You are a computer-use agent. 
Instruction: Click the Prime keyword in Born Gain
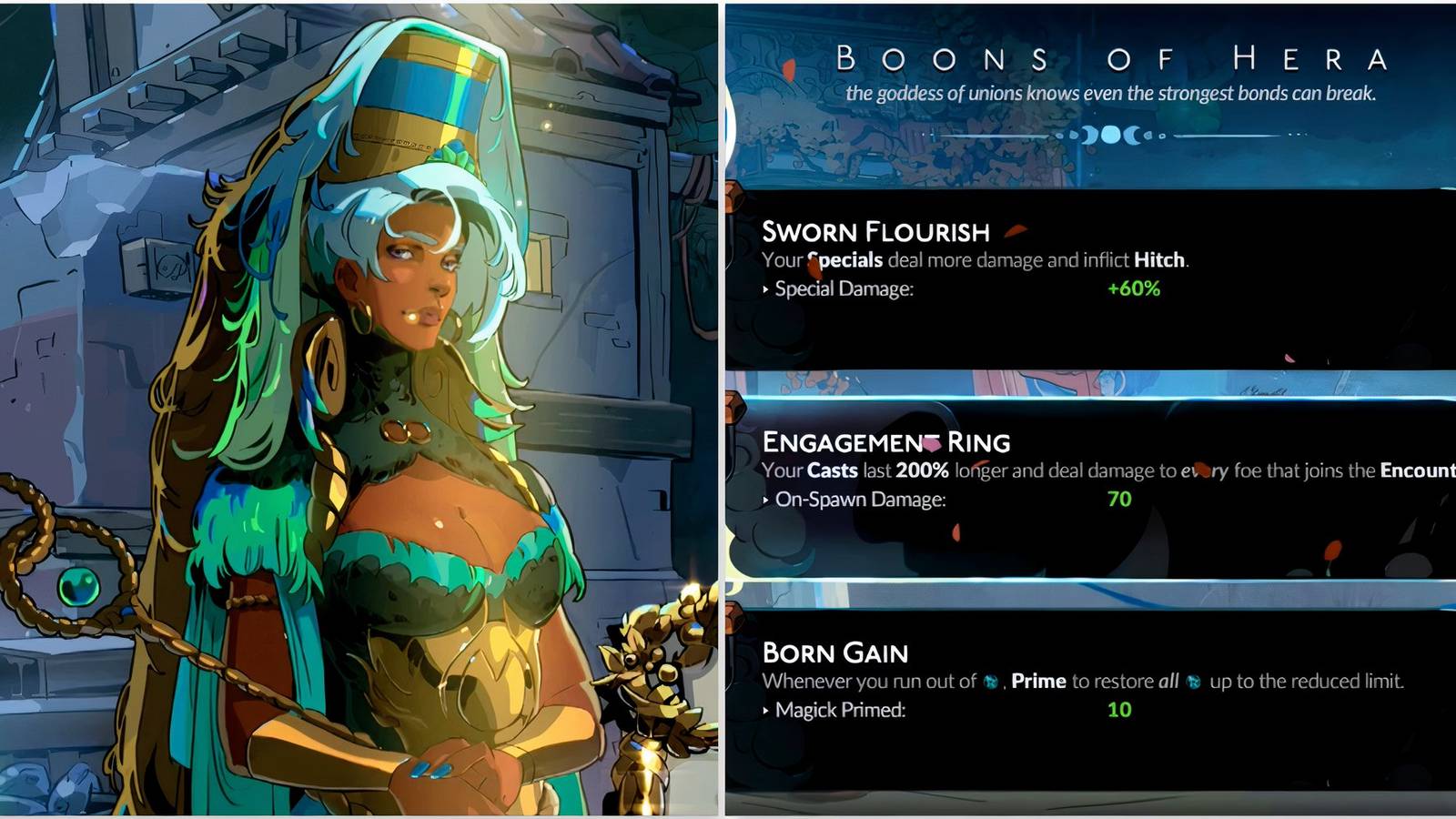coord(1037,681)
